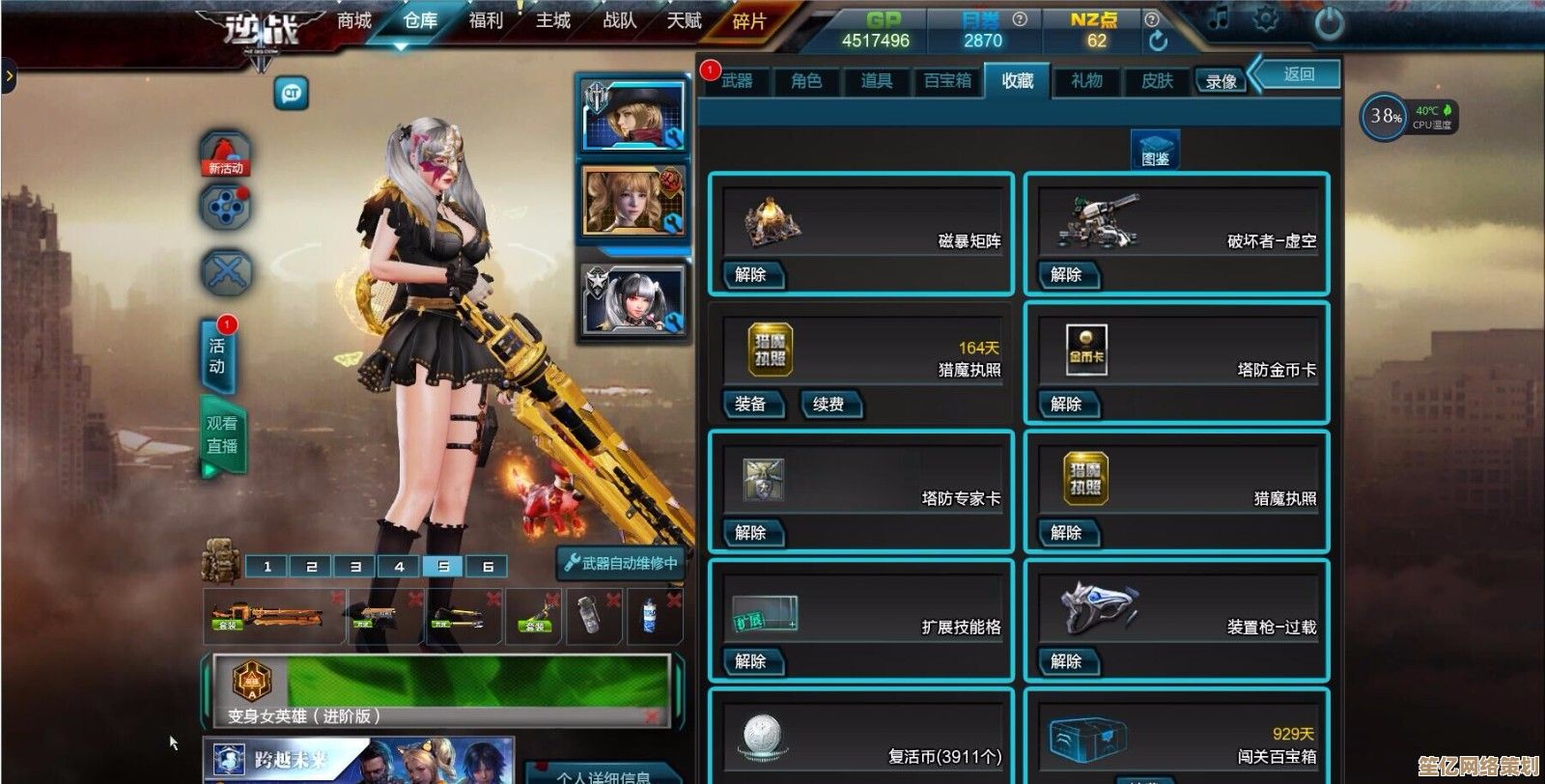This screenshot has width=1545, height=784.
Task: Toggle 武器自动维修中 auto repair
Action: pyautogui.click(x=623, y=563)
